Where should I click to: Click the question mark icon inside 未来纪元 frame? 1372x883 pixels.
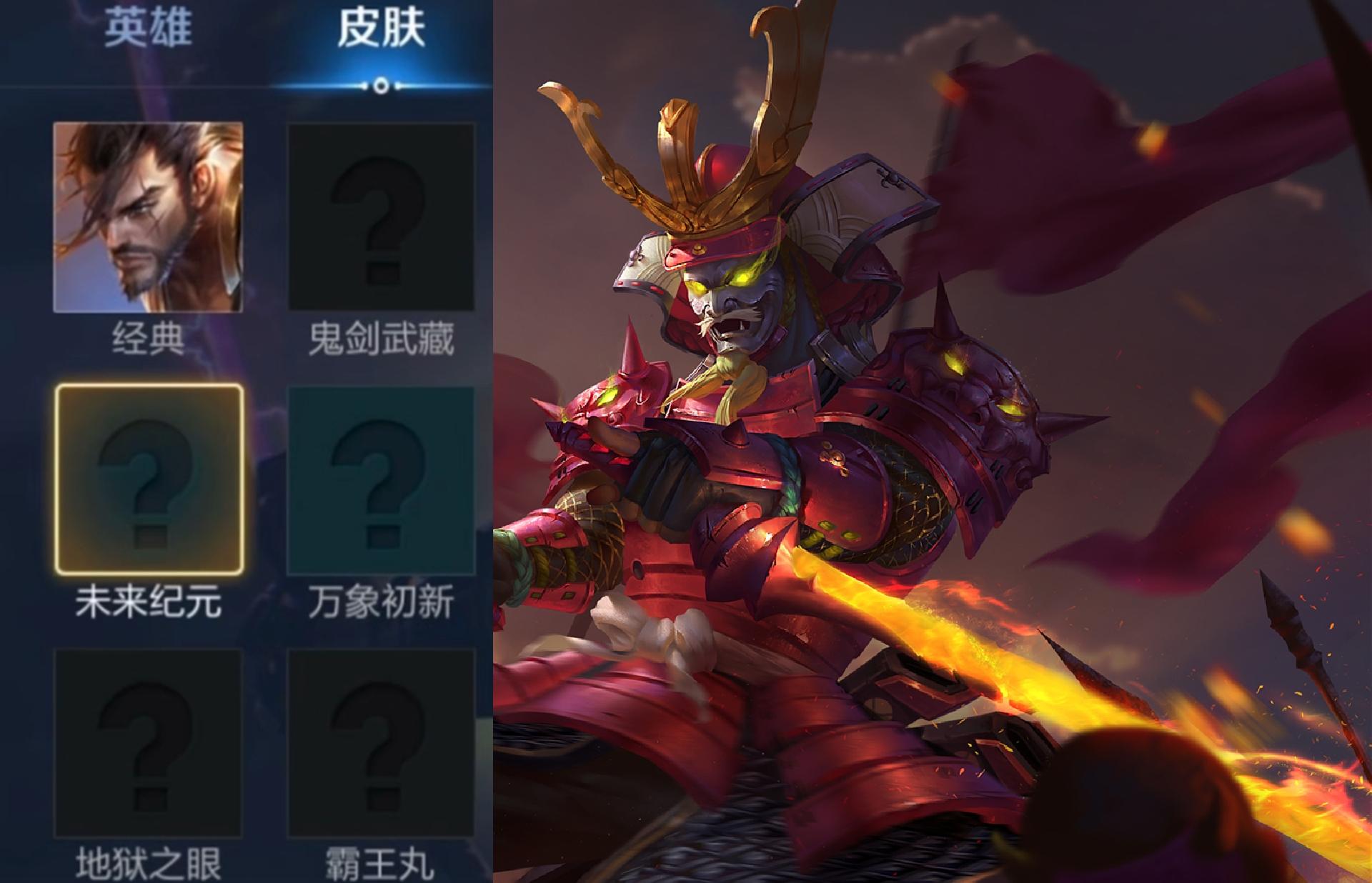point(146,479)
